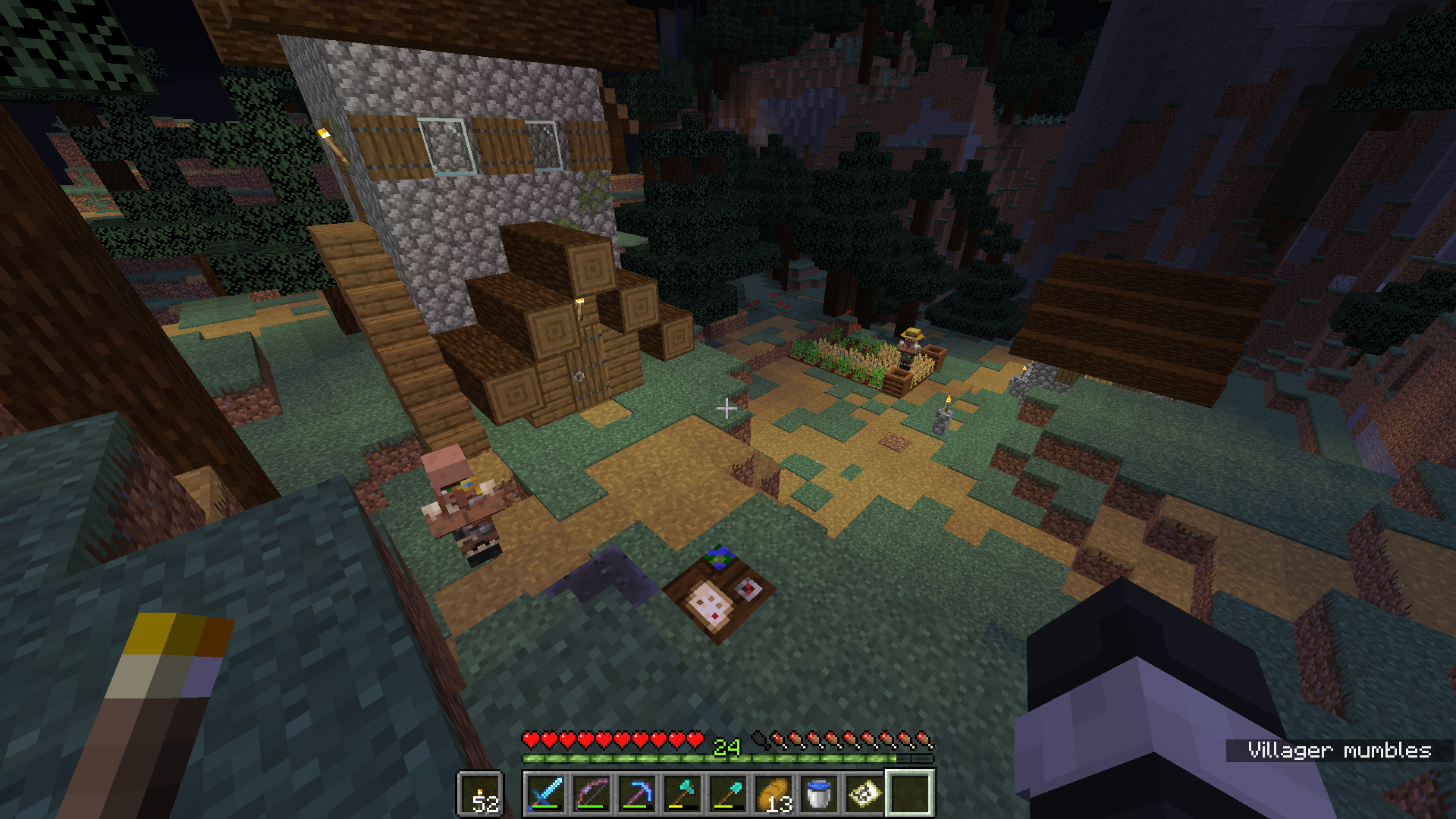The width and height of the screenshot is (1456, 819).
Task: Choose the water bucket slot
Action: click(819, 794)
